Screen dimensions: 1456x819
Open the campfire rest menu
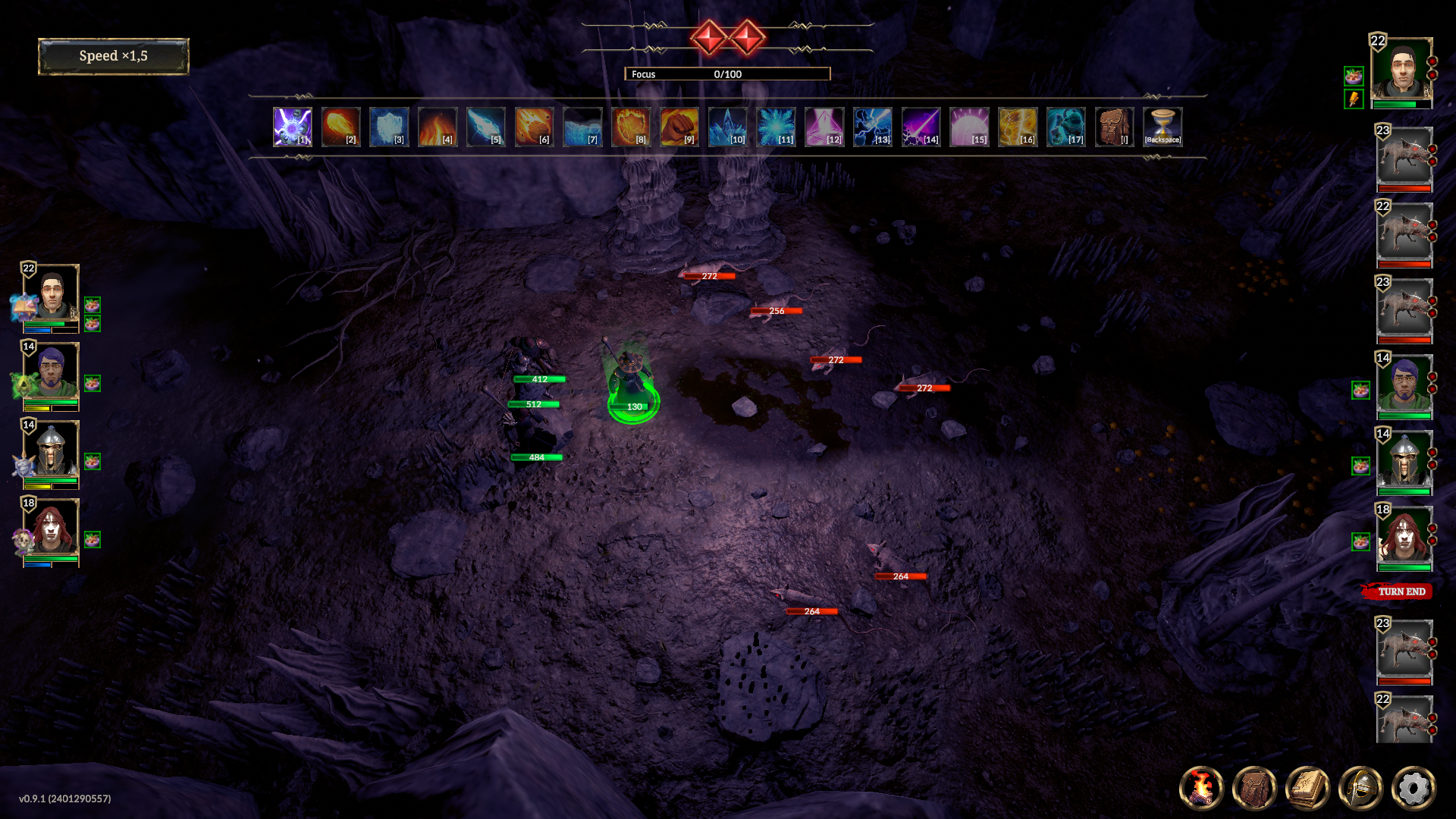[x=1201, y=788]
